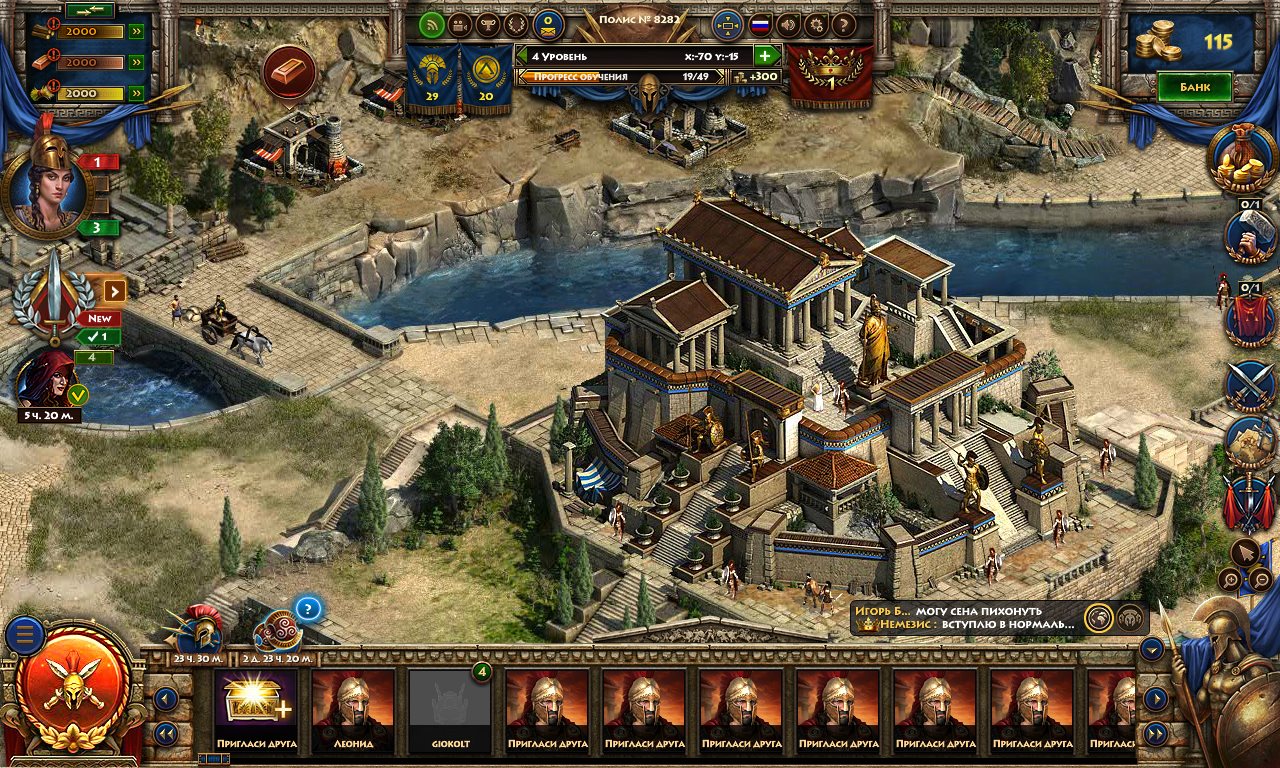Open the green news feed icon
Image resolution: width=1280 pixels, height=768 pixels.
pos(432,24)
